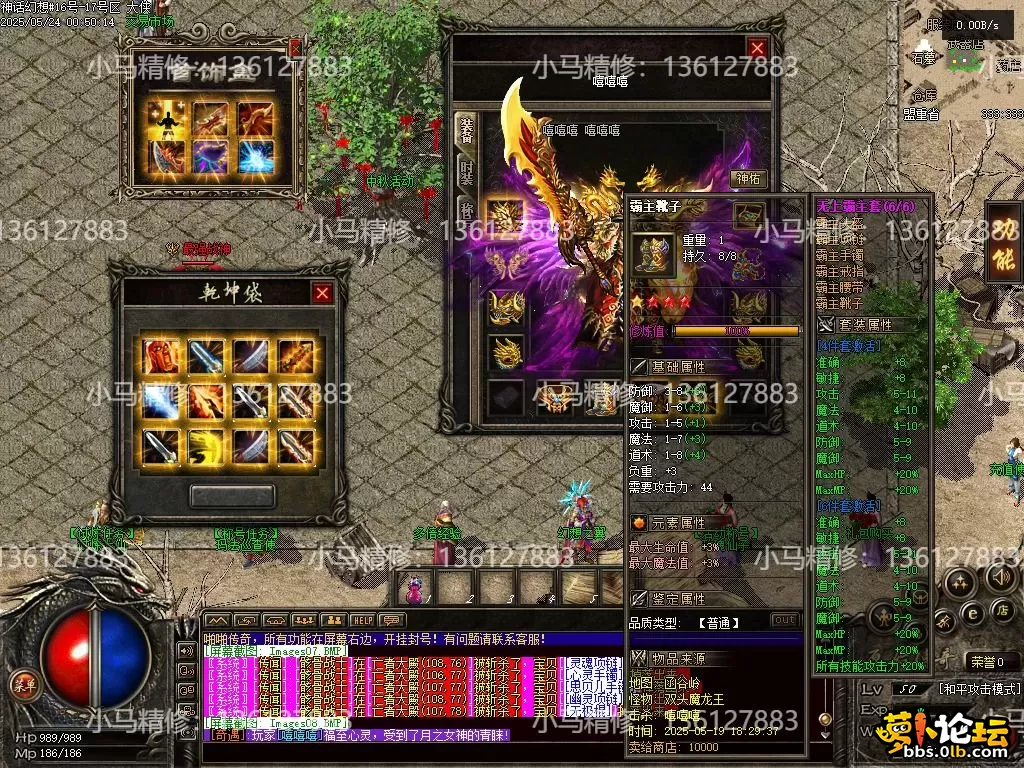The width and height of the screenshot is (1024, 768).
Task: Click the 神佑 button
Action: coord(747,179)
